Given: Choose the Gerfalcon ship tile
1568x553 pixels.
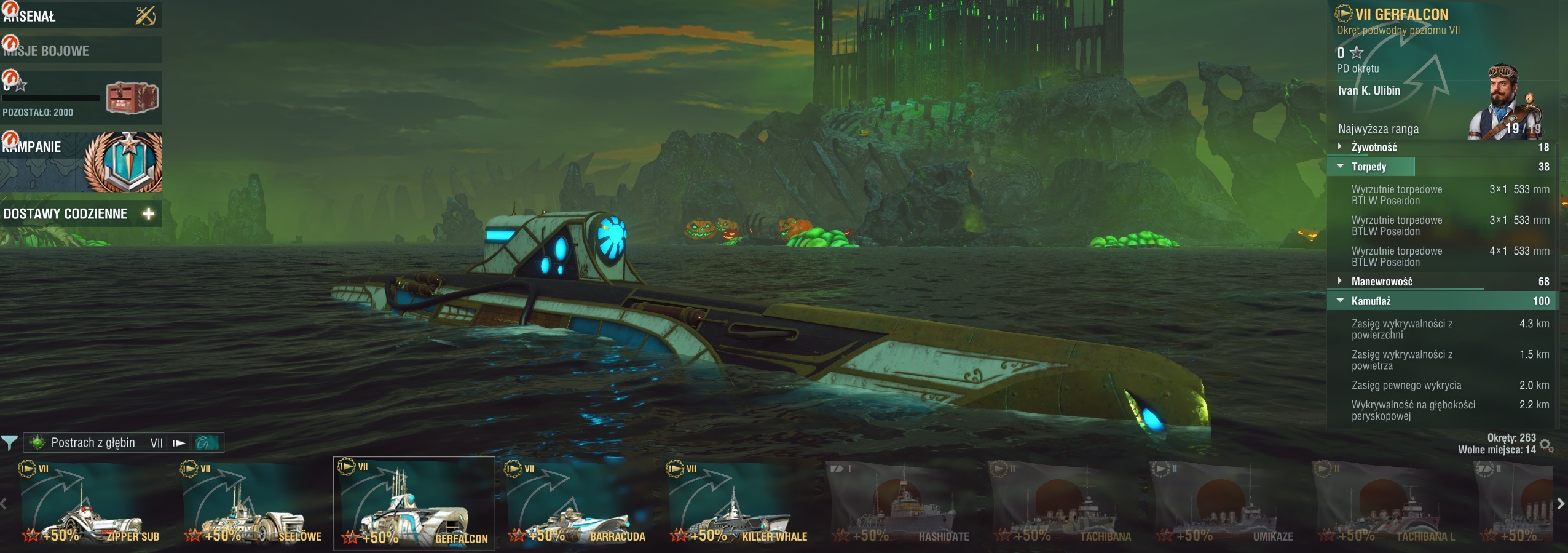Looking at the screenshot, I should [x=414, y=504].
